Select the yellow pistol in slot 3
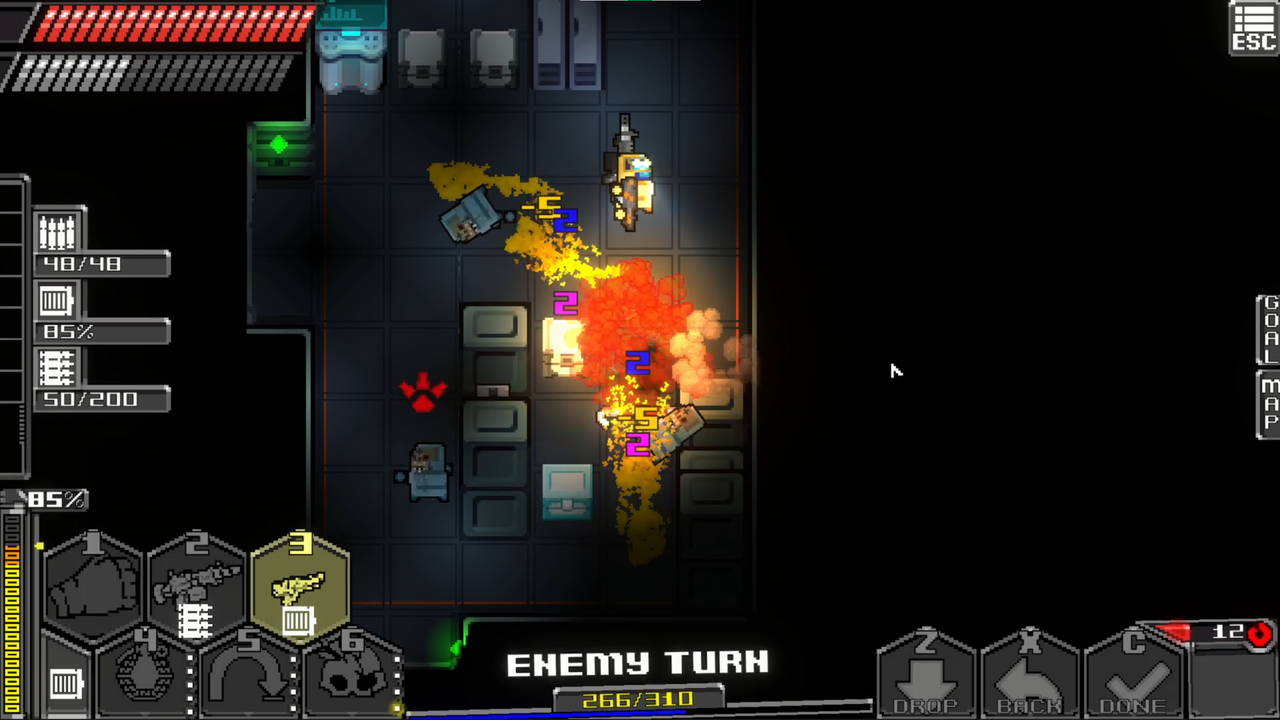 tap(300, 585)
